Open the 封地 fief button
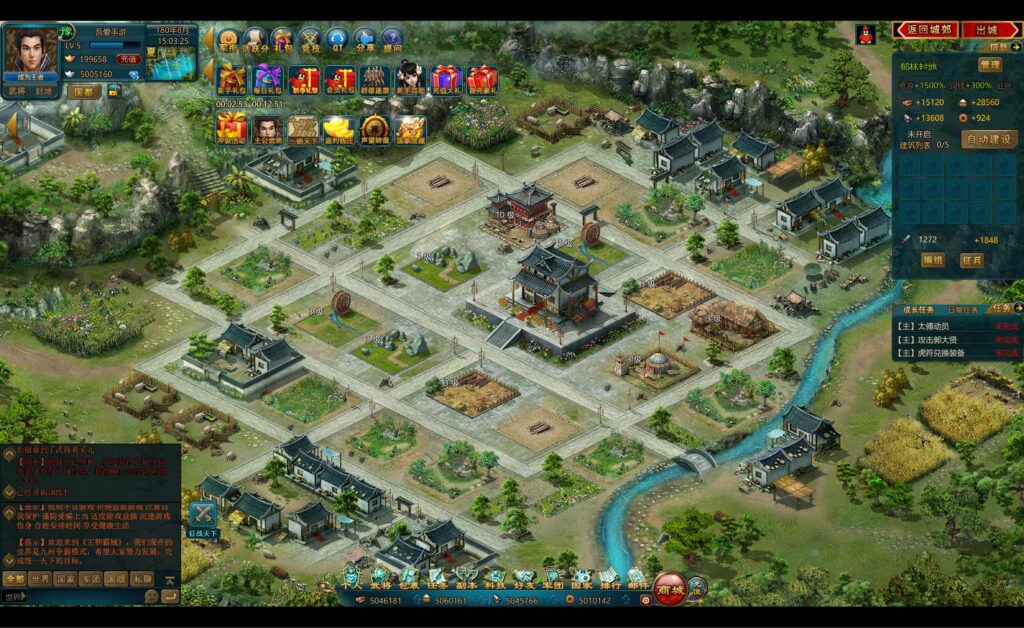Viewport: 1024px width, 628px height. (45, 91)
